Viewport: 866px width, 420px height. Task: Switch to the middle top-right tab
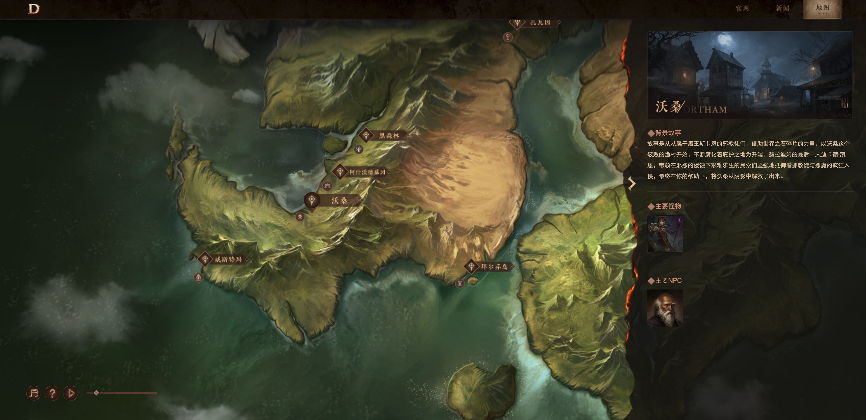tap(782, 8)
